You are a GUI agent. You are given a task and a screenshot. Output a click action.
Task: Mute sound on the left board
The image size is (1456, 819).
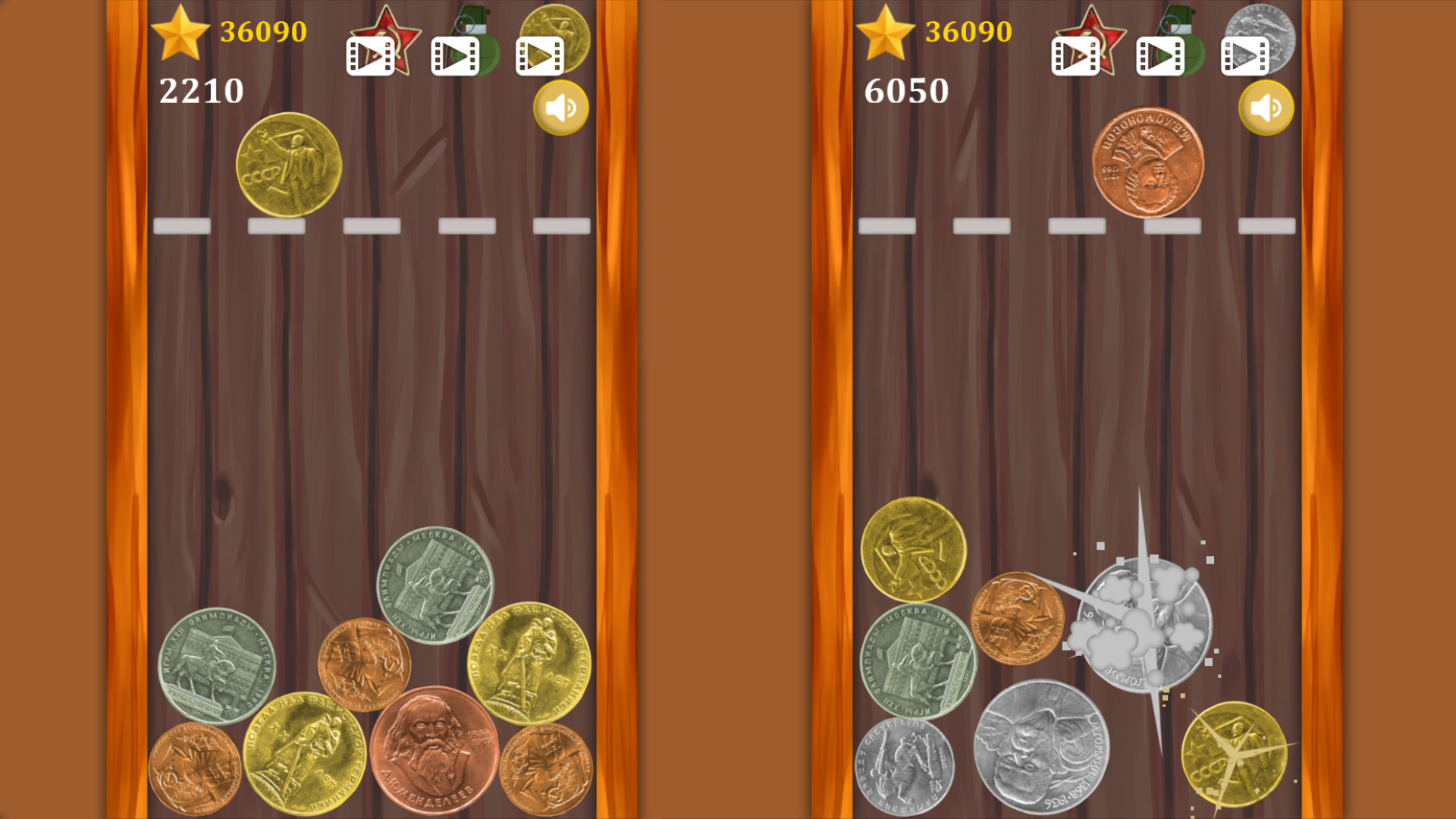click(x=561, y=108)
